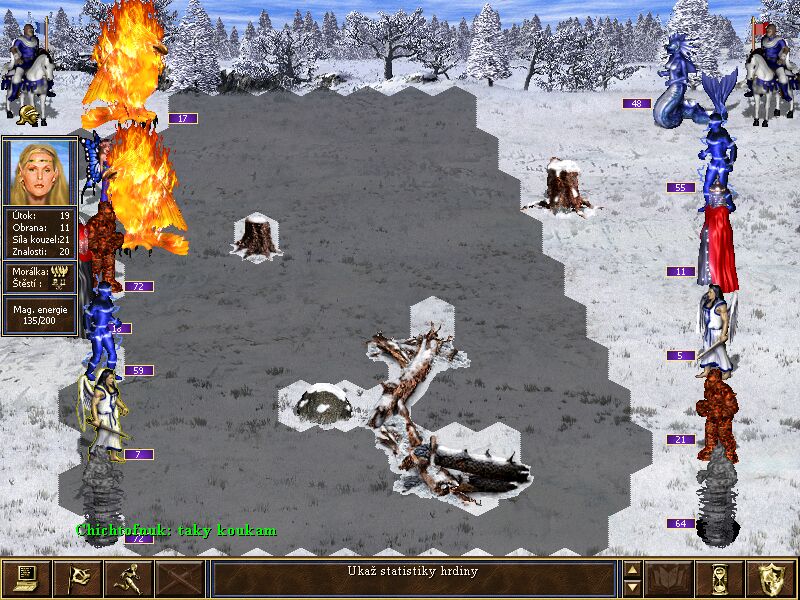Click the combat message log bar
This screenshot has height=600, width=800.
click(413, 578)
